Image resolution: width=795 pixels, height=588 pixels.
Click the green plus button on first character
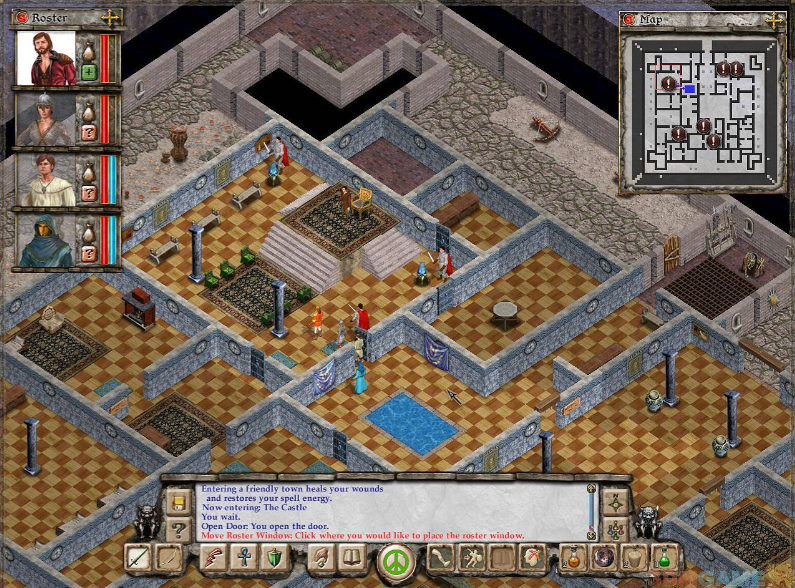click(89, 72)
